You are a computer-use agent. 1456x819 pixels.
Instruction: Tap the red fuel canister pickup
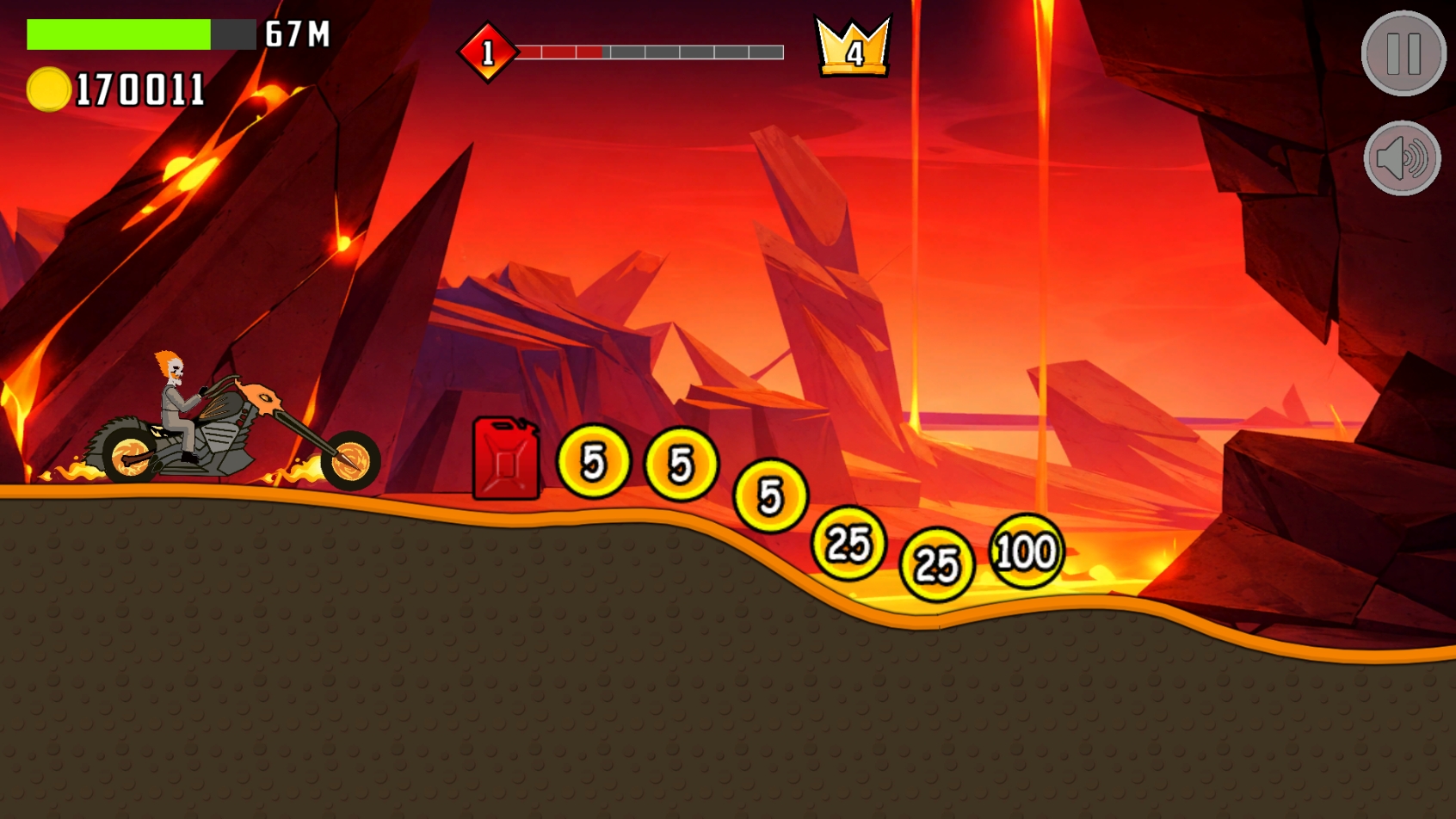click(504, 460)
